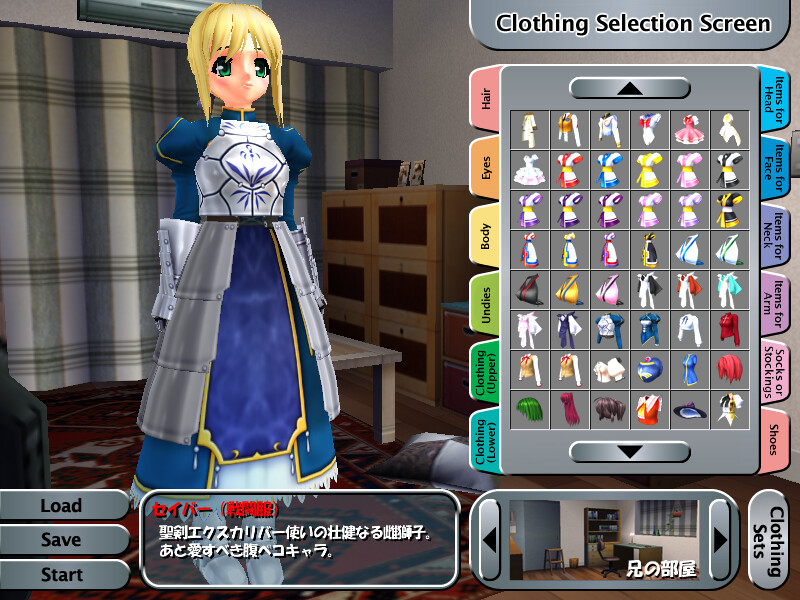Open the Clothing Sets panel
The width and height of the screenshot is (800, 600).
pyautogui.click(x=772, y=540)
